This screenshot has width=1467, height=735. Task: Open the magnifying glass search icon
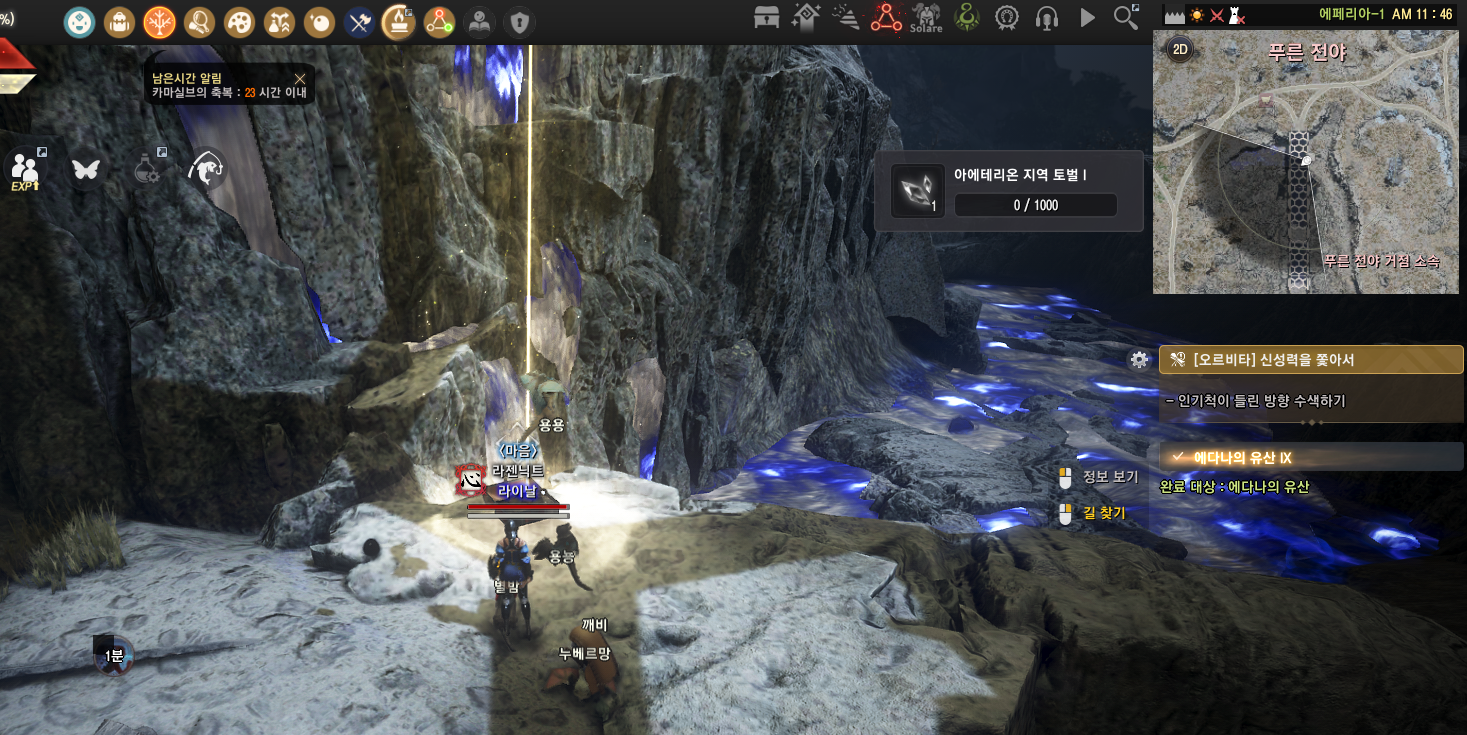1126,17
